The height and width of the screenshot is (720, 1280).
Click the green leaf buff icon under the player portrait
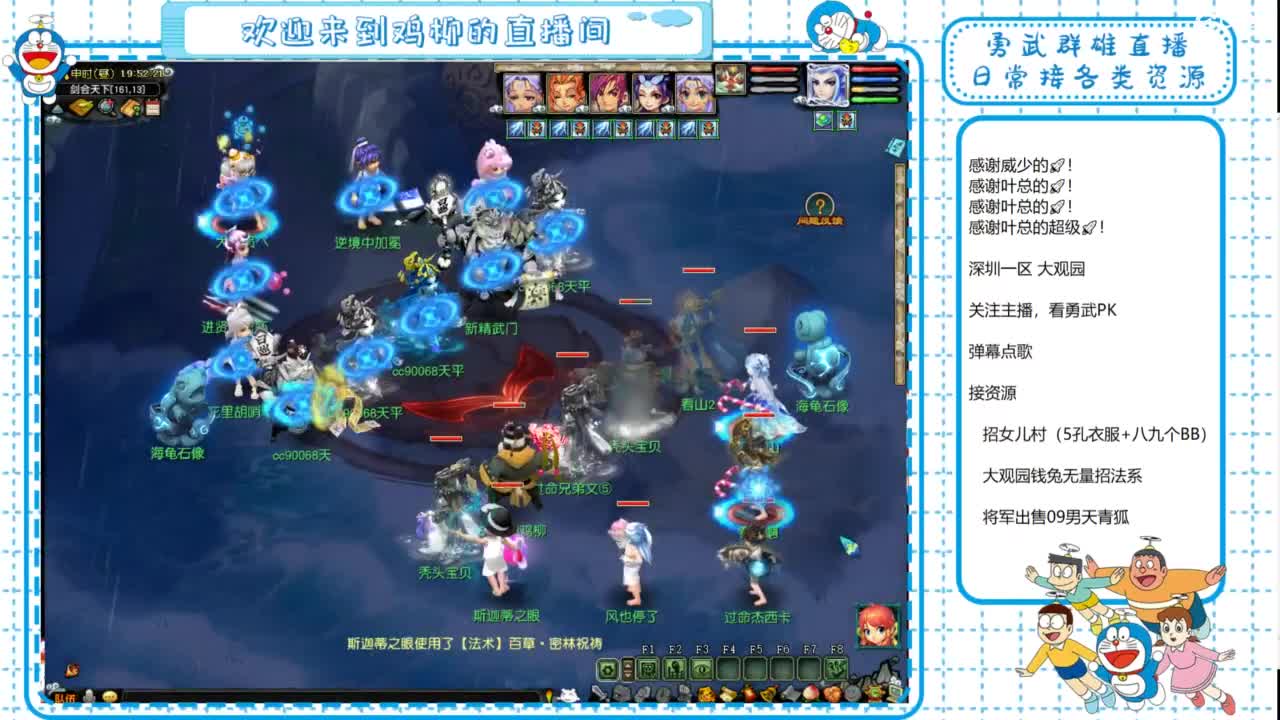[823, 118]
